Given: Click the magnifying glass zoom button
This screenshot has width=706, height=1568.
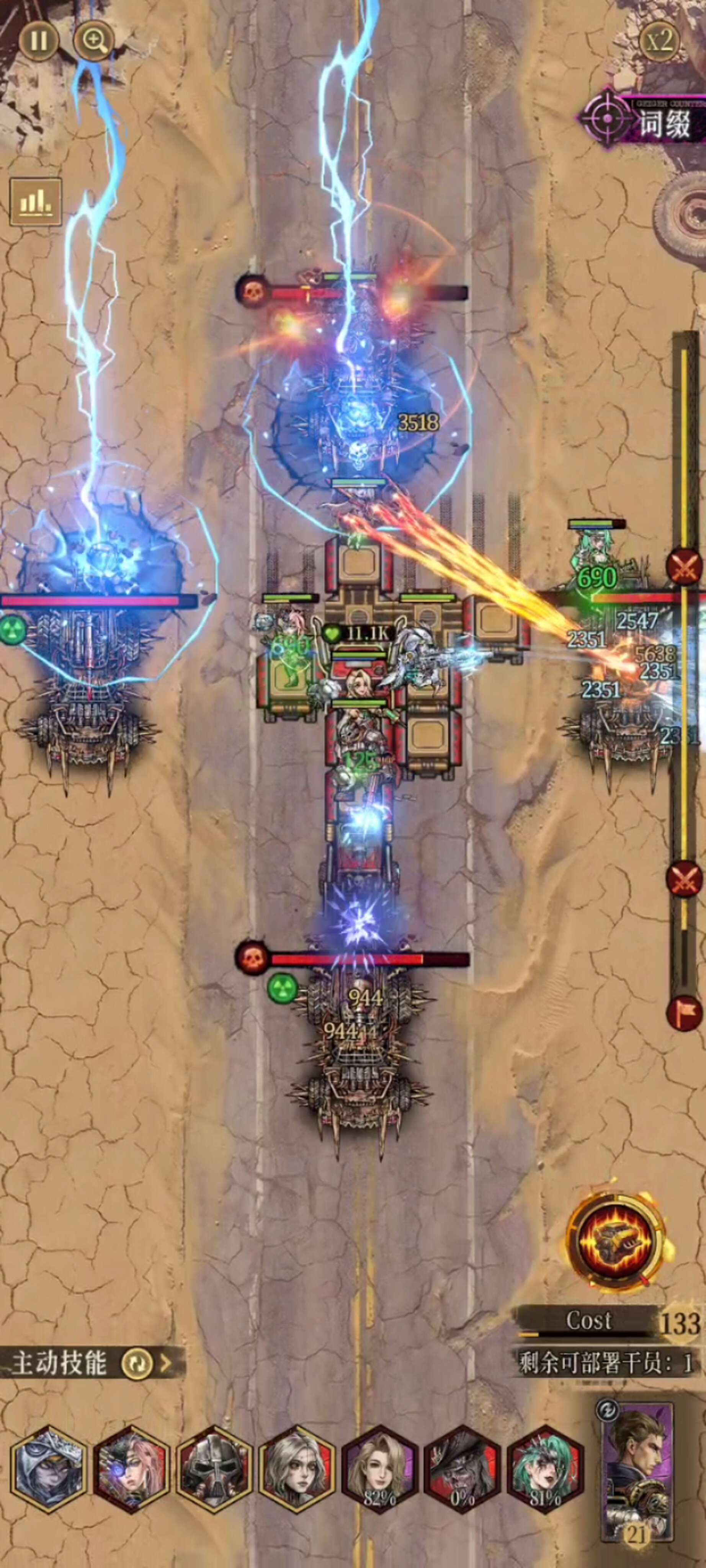Looking at the screenshot, I should click(x=94, y=41).
